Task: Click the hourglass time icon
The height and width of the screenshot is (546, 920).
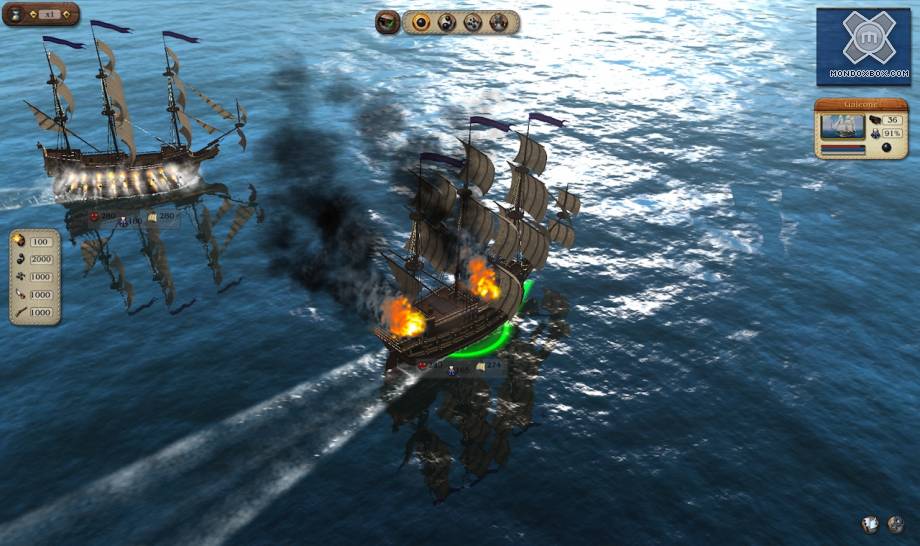Action: click(x=17, y=15)
